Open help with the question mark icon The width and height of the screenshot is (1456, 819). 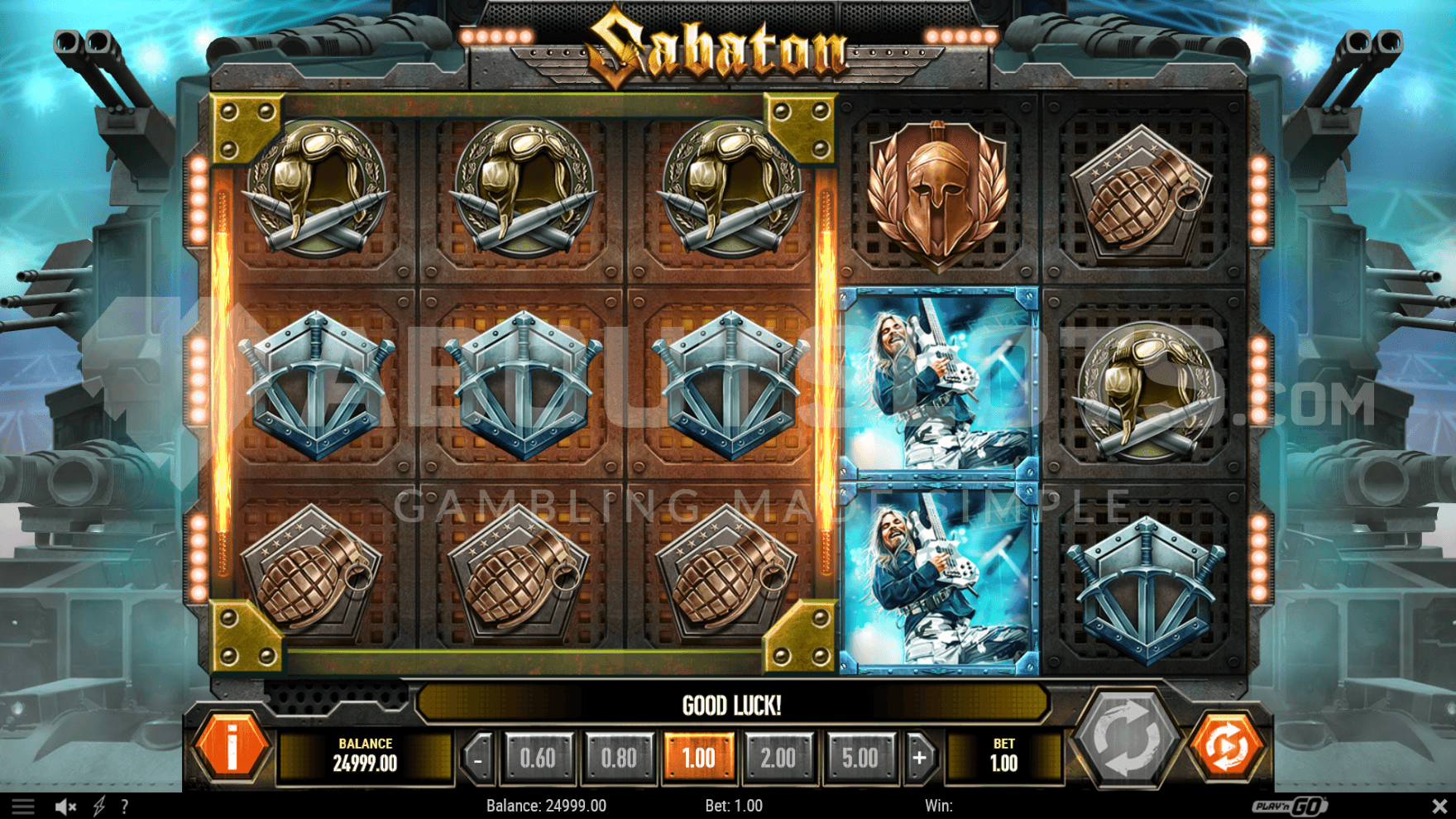(125, 807)
